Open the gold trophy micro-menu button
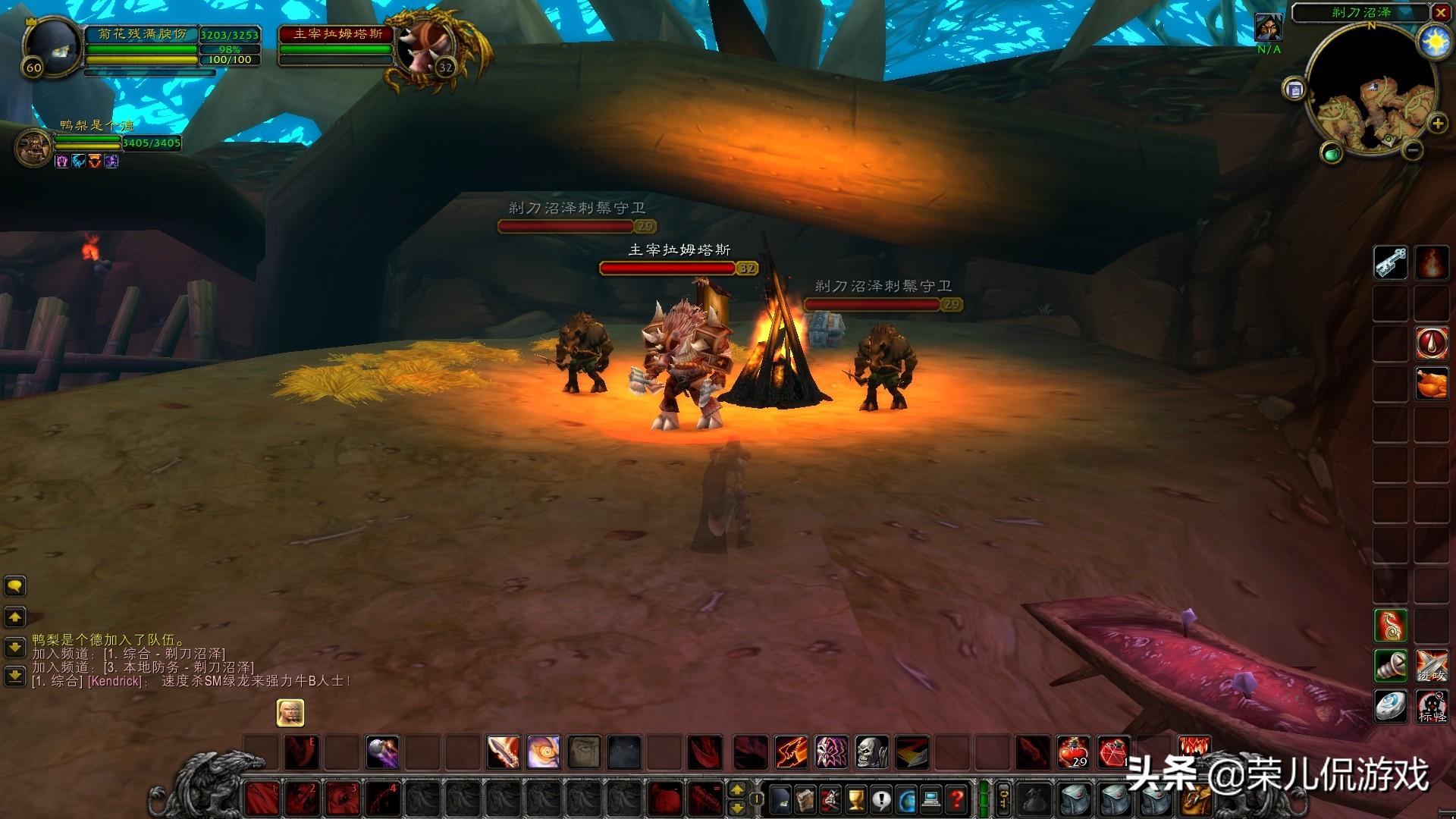The width and height of the screenshot is (1456, 819). click(856, 798)
